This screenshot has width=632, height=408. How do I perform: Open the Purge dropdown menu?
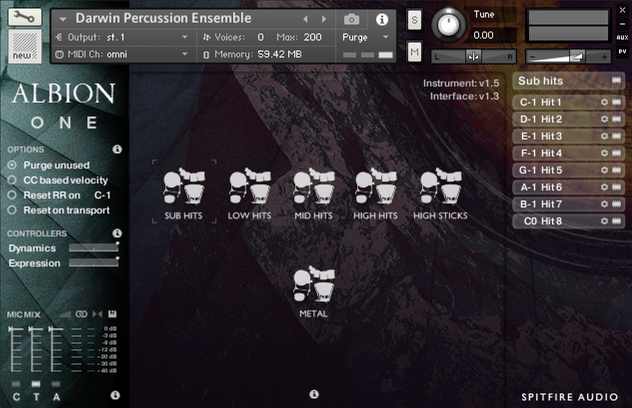click(366, 37)
